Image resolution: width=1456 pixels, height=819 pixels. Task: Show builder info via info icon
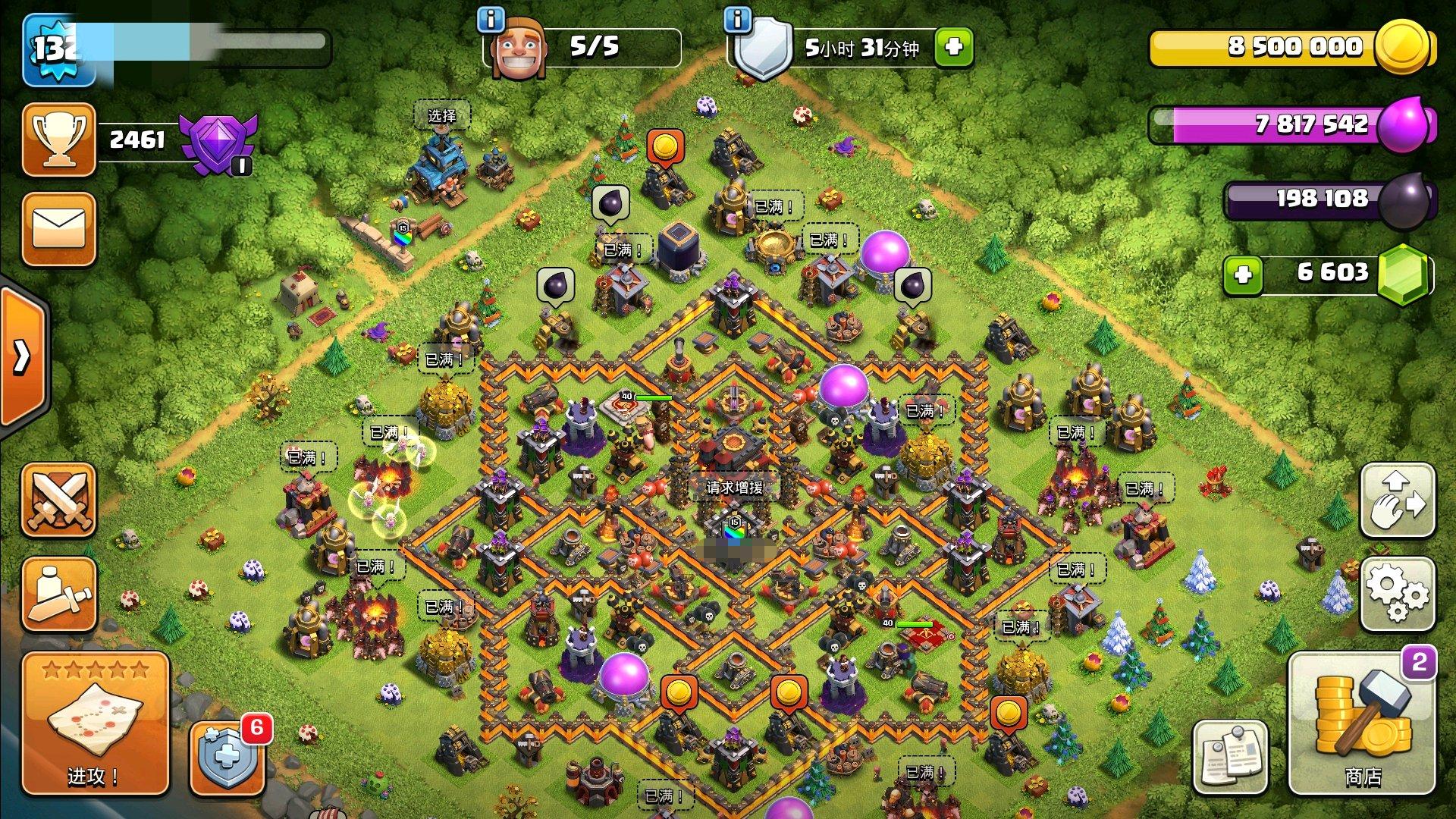coord(491,20)
